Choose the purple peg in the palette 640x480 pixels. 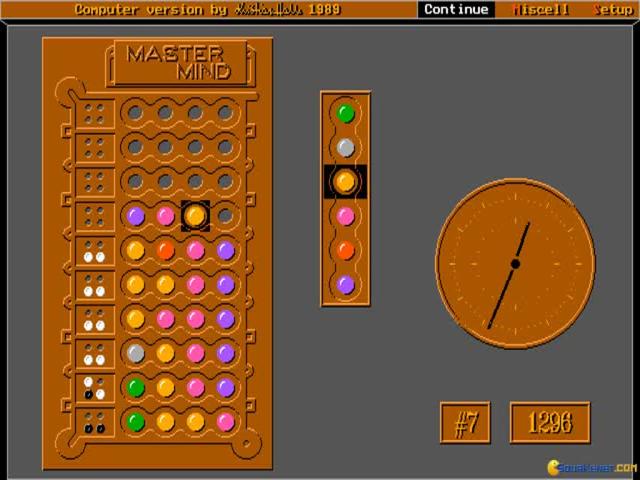346,284
